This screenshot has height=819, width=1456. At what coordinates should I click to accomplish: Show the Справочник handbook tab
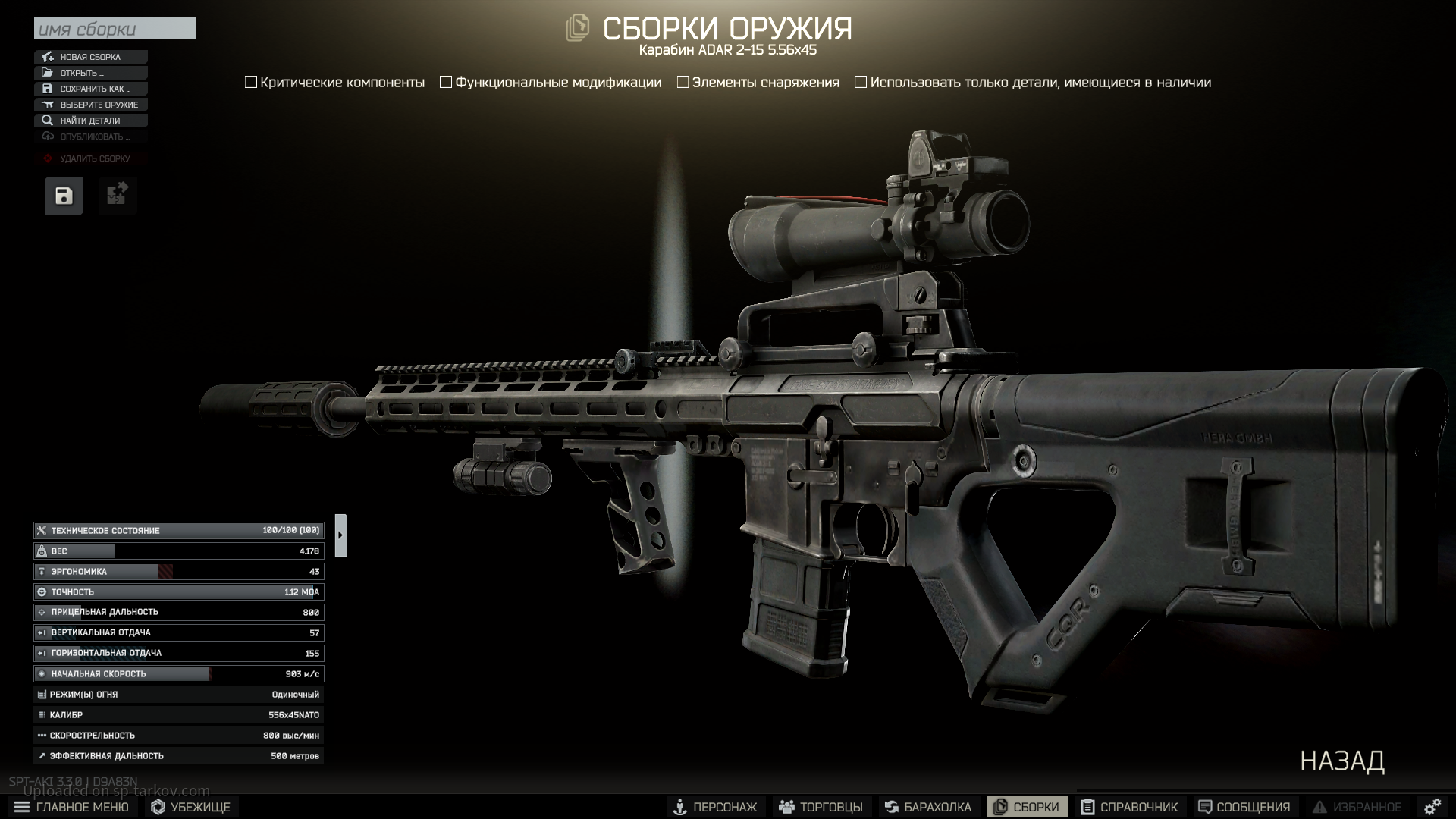1129,807
